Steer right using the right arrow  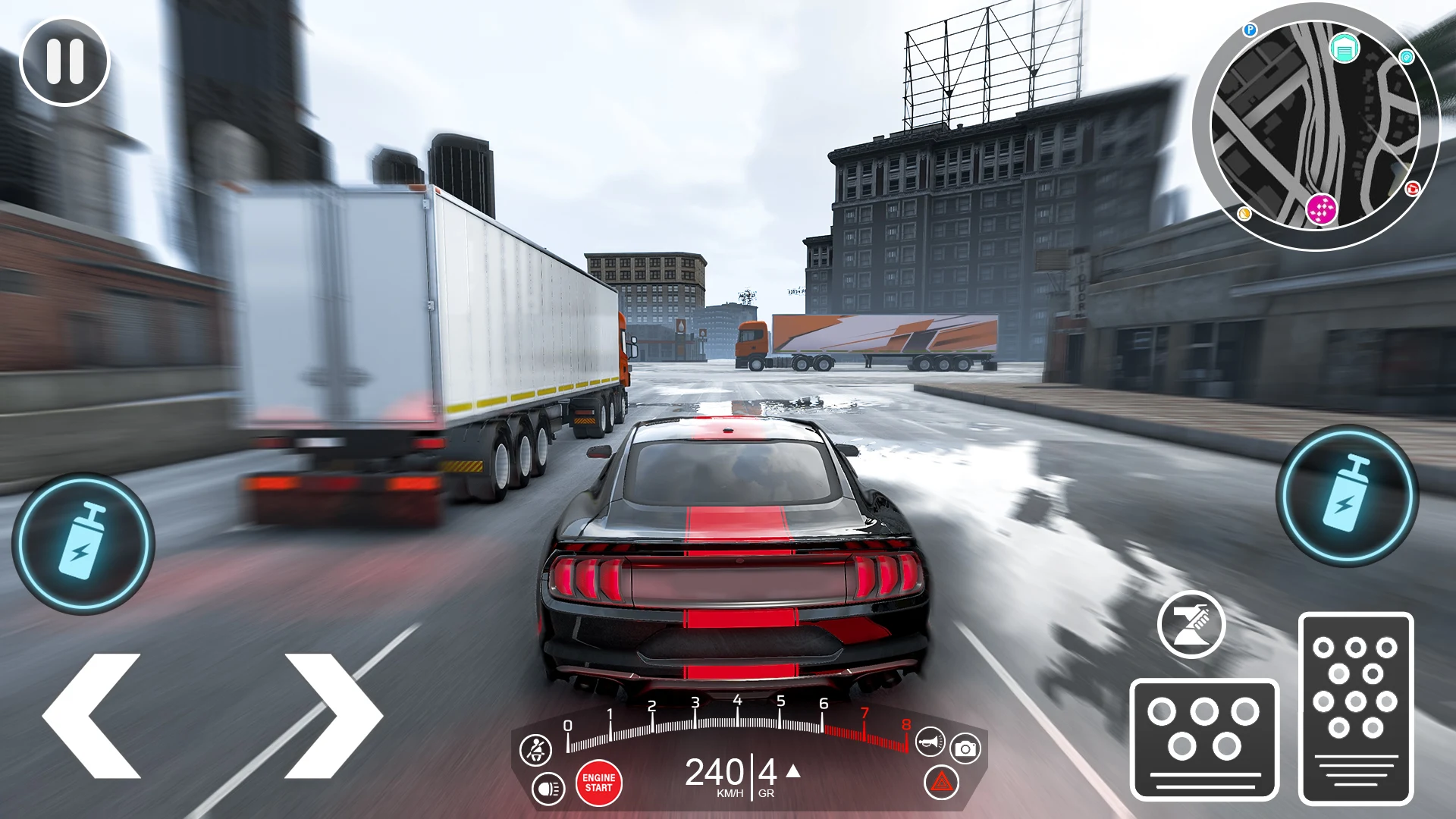pos(334,717)
